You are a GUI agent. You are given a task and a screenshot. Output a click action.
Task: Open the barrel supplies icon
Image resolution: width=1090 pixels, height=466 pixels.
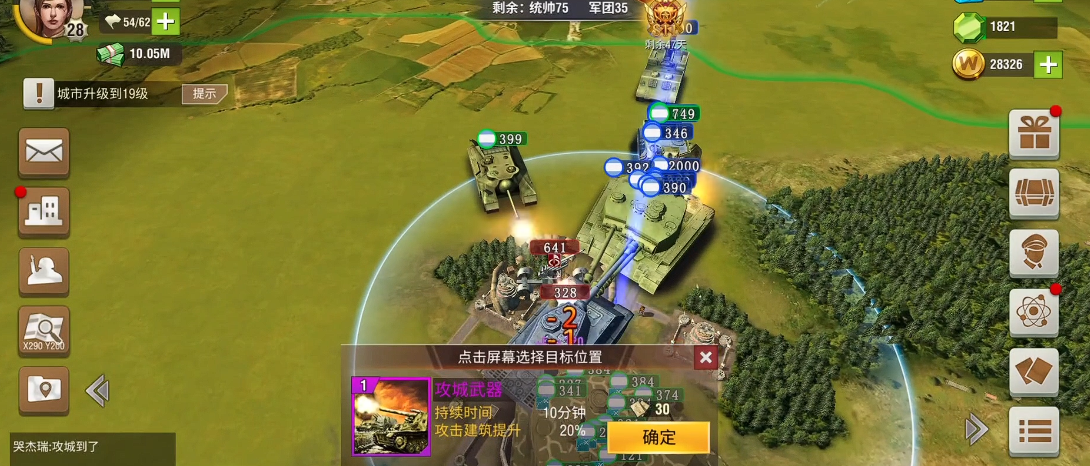pos(1033,193)
